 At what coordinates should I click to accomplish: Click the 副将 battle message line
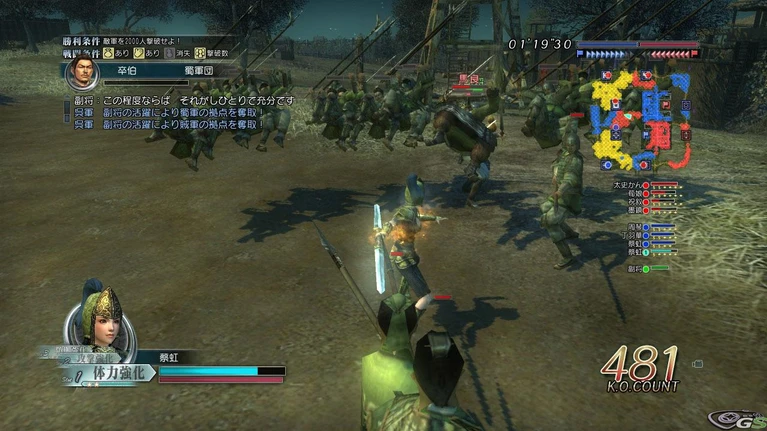click(x=180, y=101)
